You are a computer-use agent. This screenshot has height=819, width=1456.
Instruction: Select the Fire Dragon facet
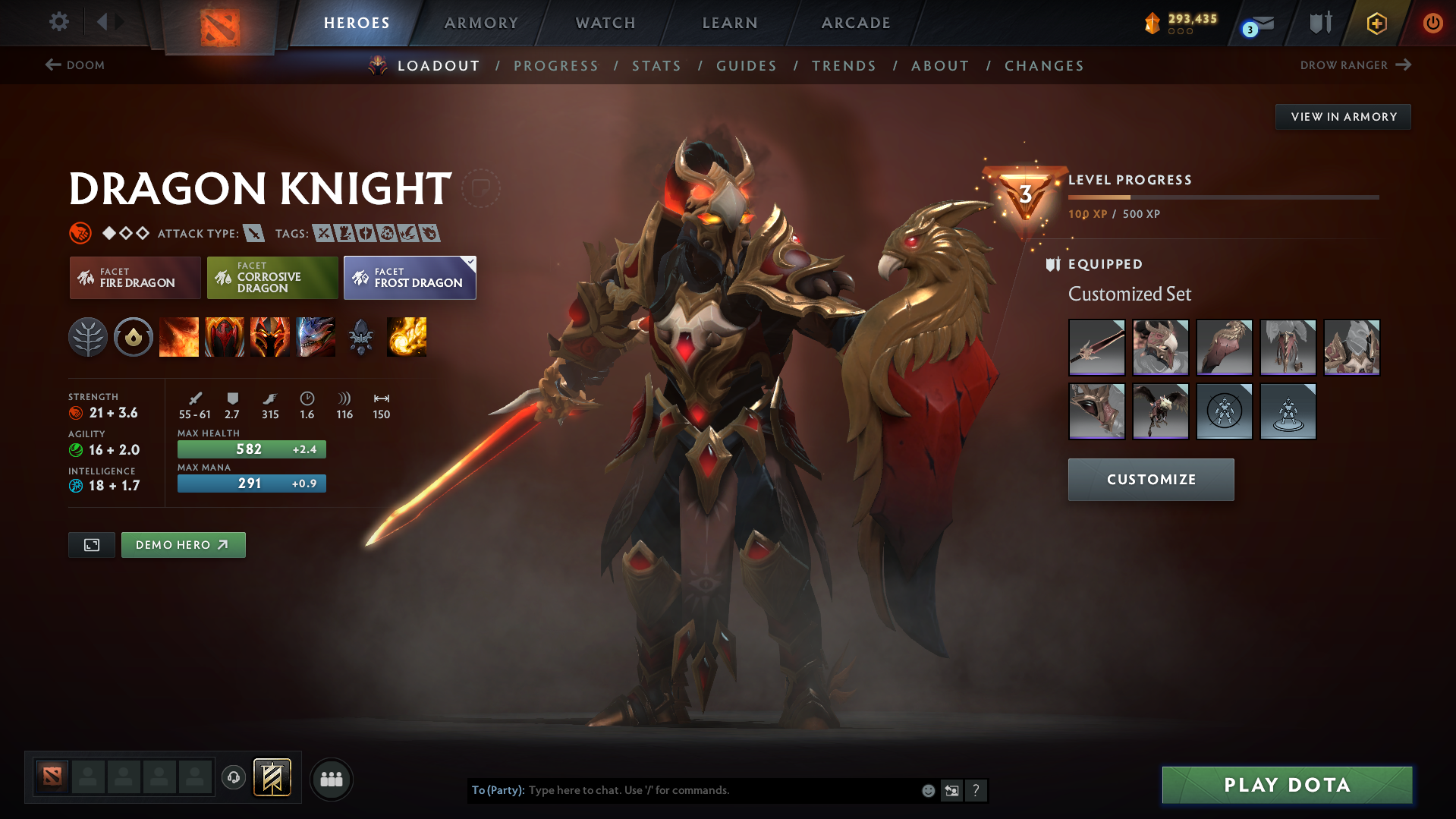(134, 278)
